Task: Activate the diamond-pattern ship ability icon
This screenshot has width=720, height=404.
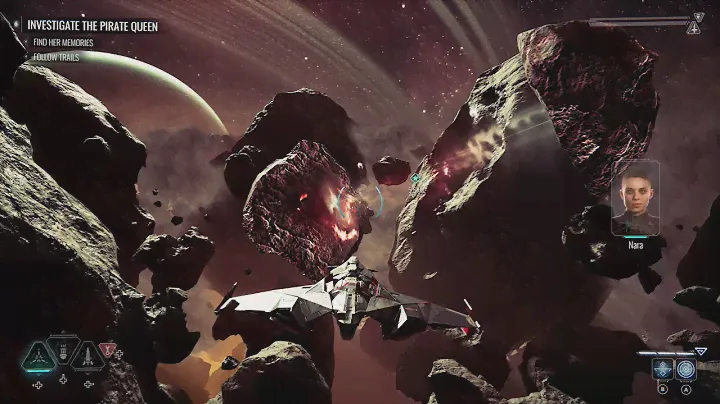Action: (x=662, y=368)
